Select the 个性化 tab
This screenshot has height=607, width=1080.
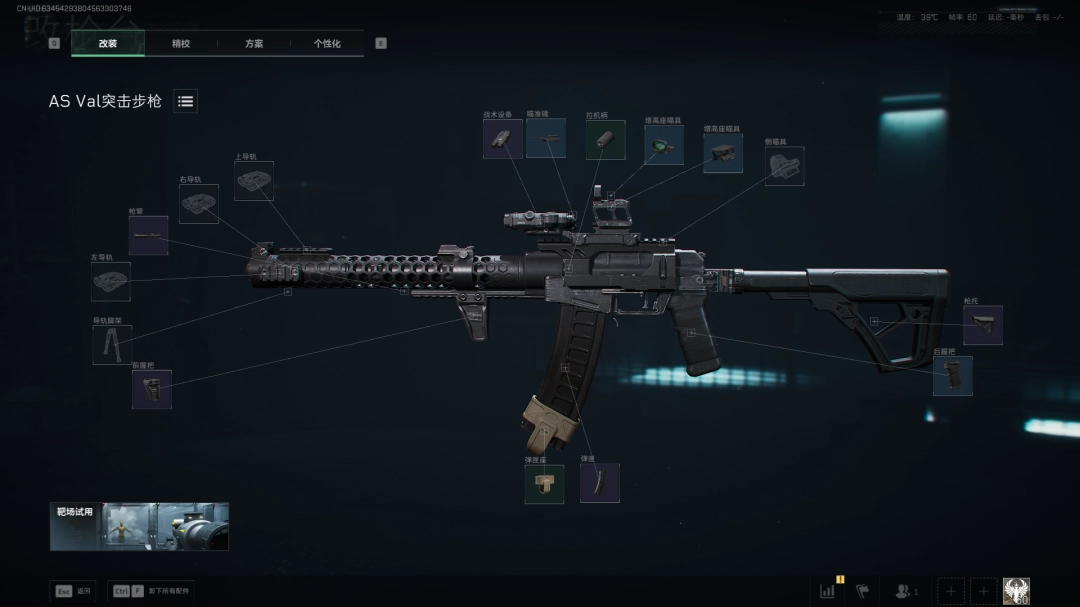327,44
